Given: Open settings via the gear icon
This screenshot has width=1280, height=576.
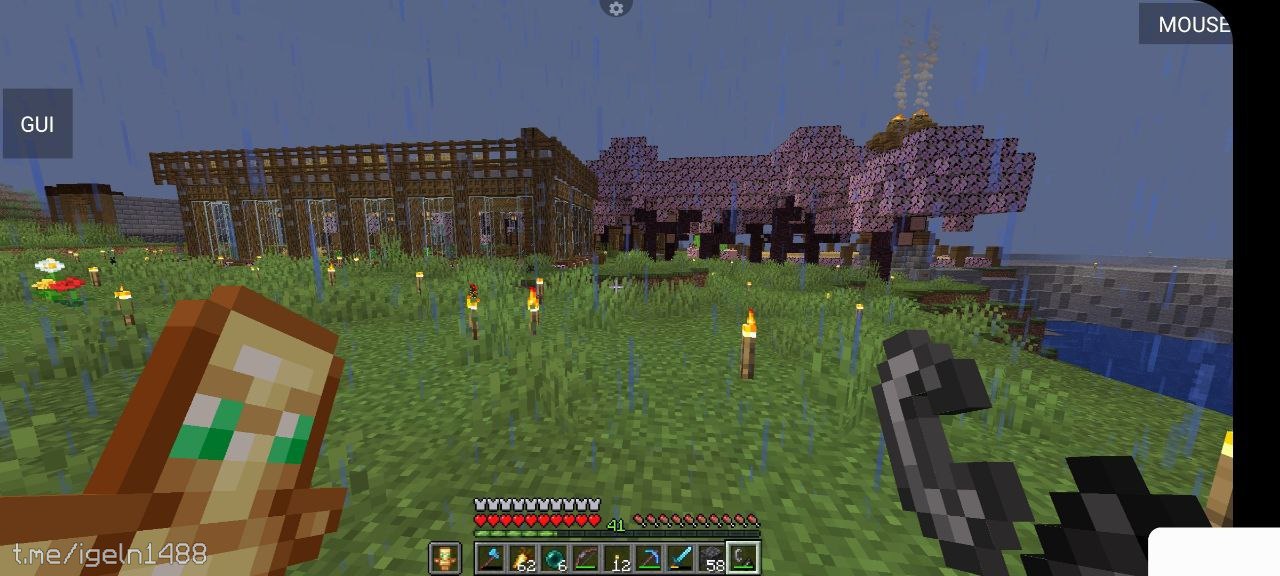Looking at the screenshot, I should point(616,8).
